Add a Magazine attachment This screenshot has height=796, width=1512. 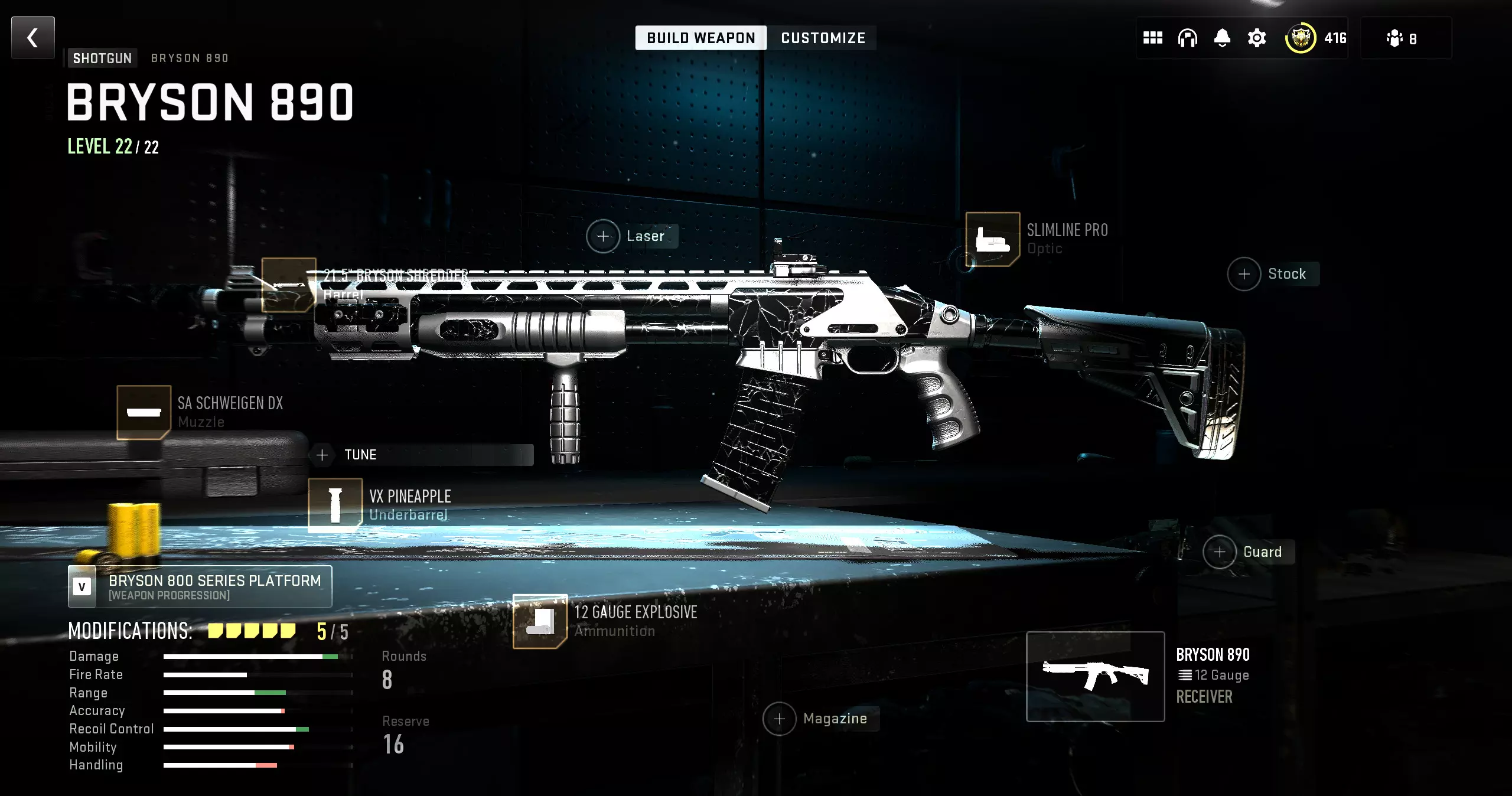[780, 719]
